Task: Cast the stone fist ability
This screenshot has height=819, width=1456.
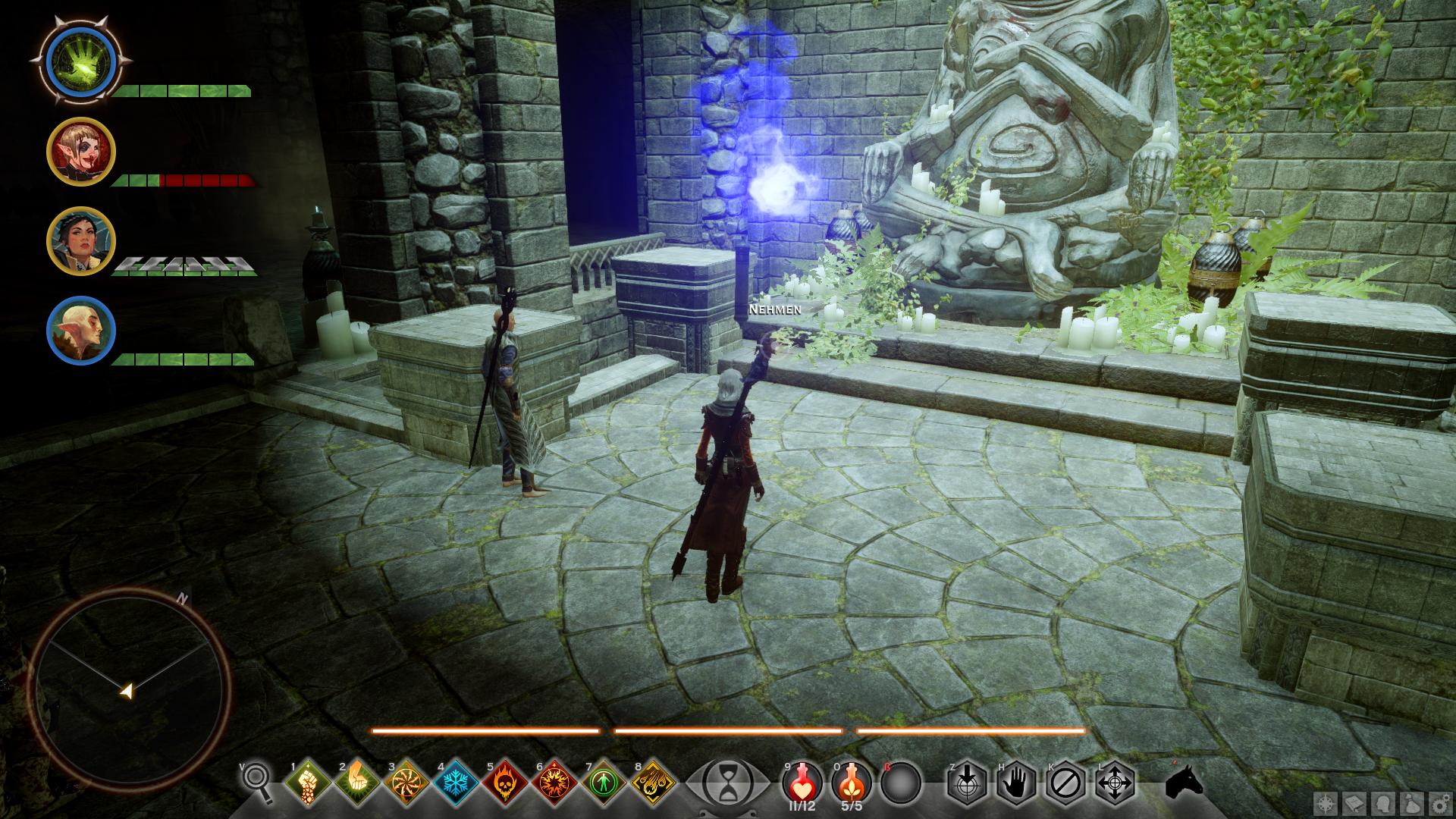Action: pos(308,782)
